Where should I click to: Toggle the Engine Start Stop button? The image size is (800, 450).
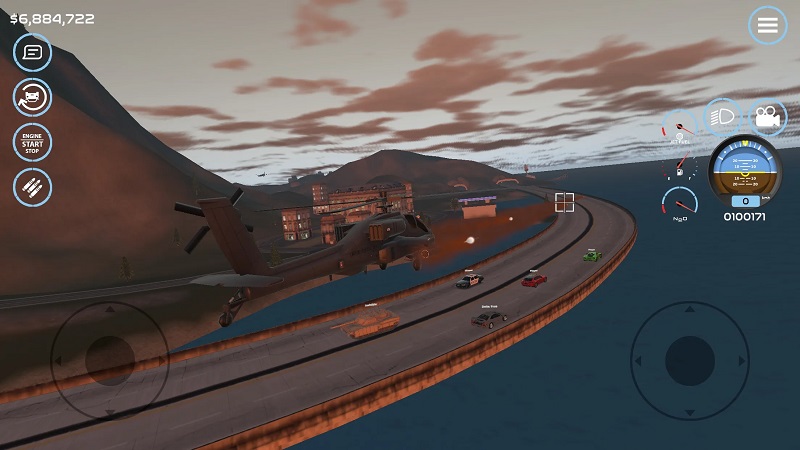[33, 142]
